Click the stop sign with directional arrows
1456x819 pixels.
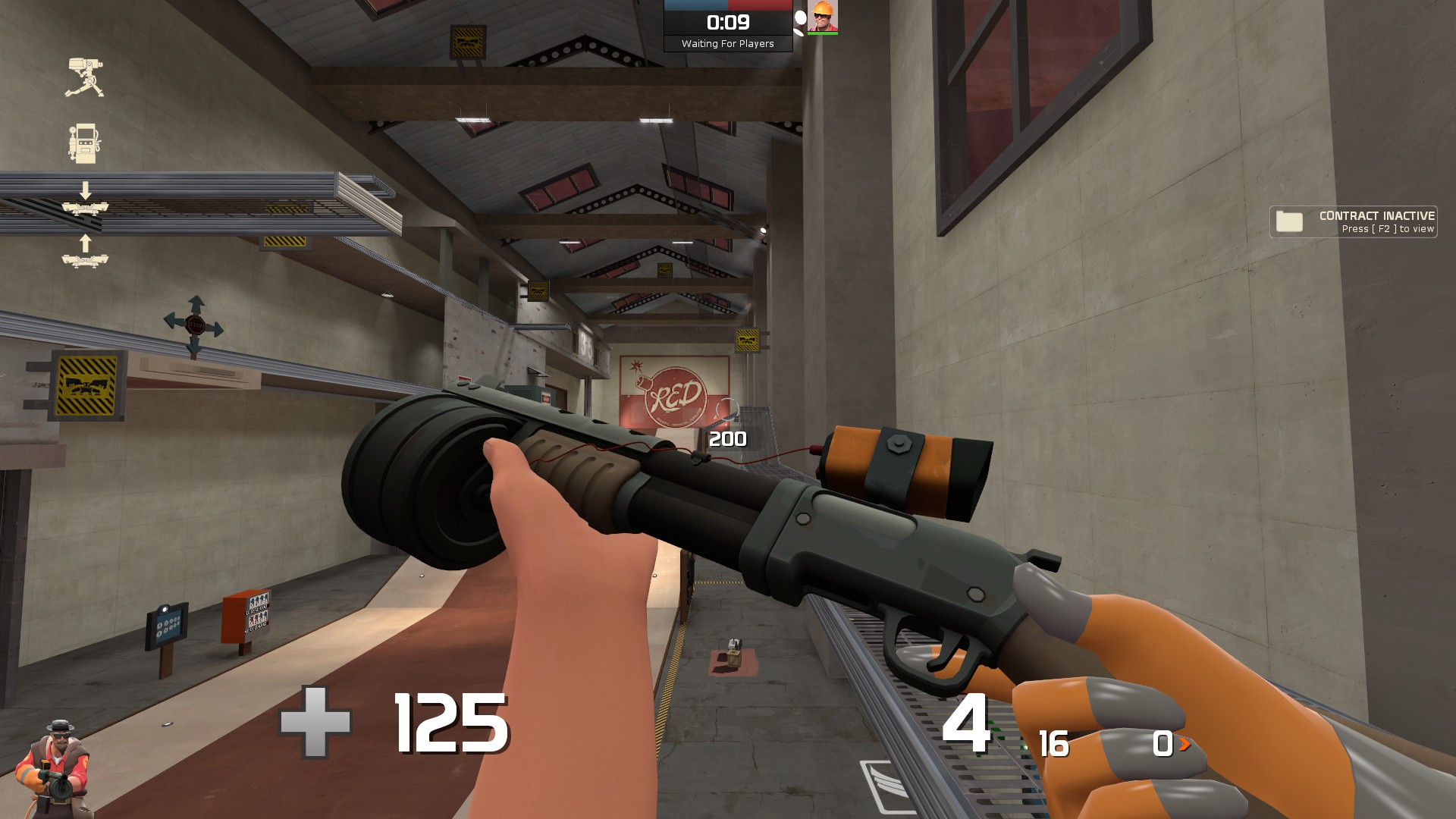196,326
